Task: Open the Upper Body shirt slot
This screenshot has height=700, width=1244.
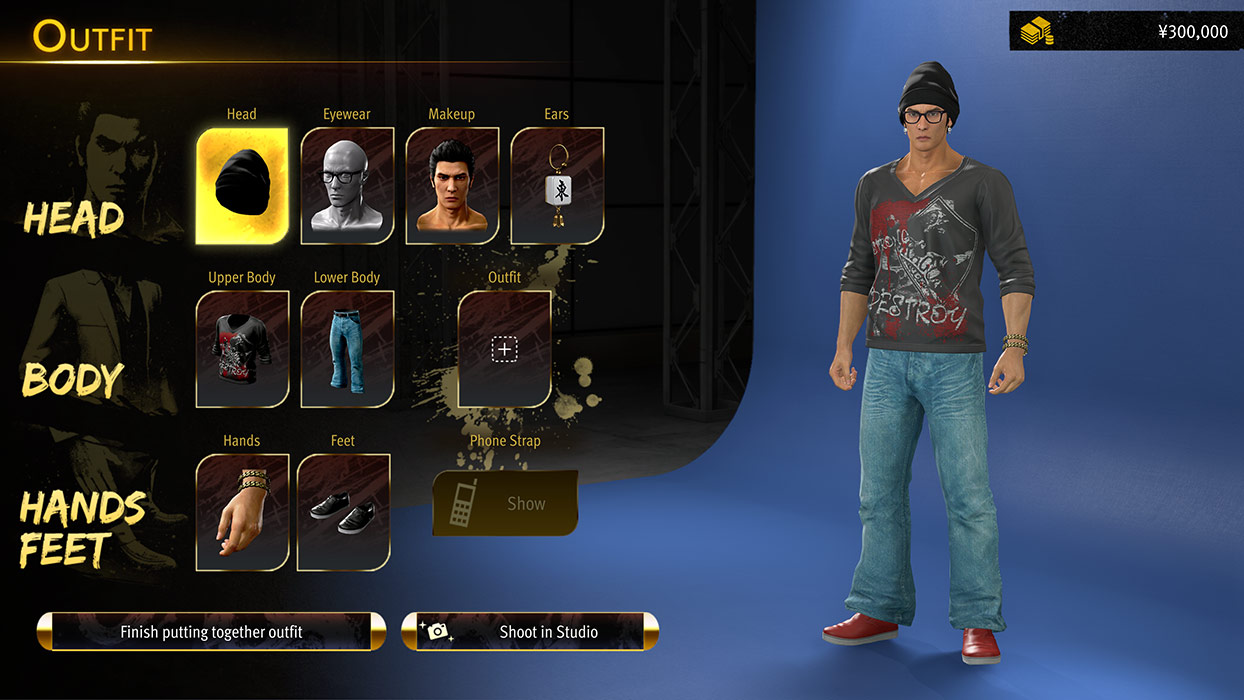Action: pos(242,349)
